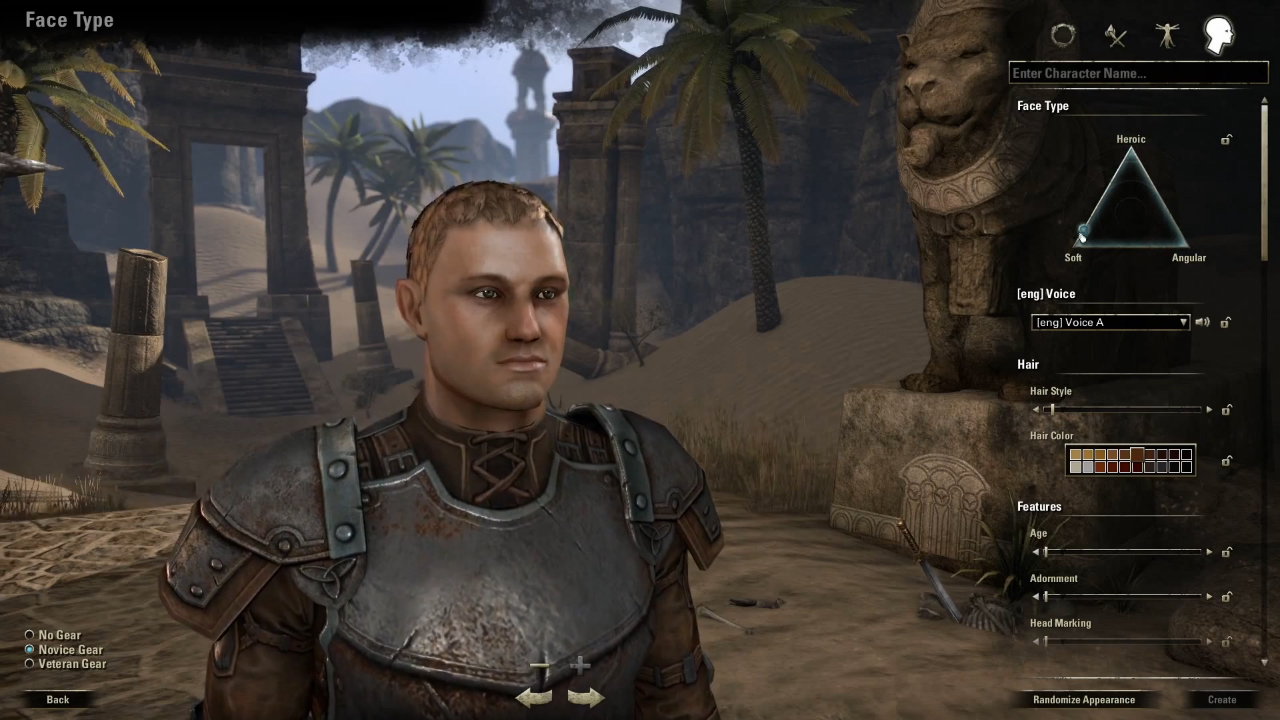The width and height of the screenshot is (1280, 720).
Task: Switch to the class crossed-weapons tab
Action: [x=1116, y=37]
